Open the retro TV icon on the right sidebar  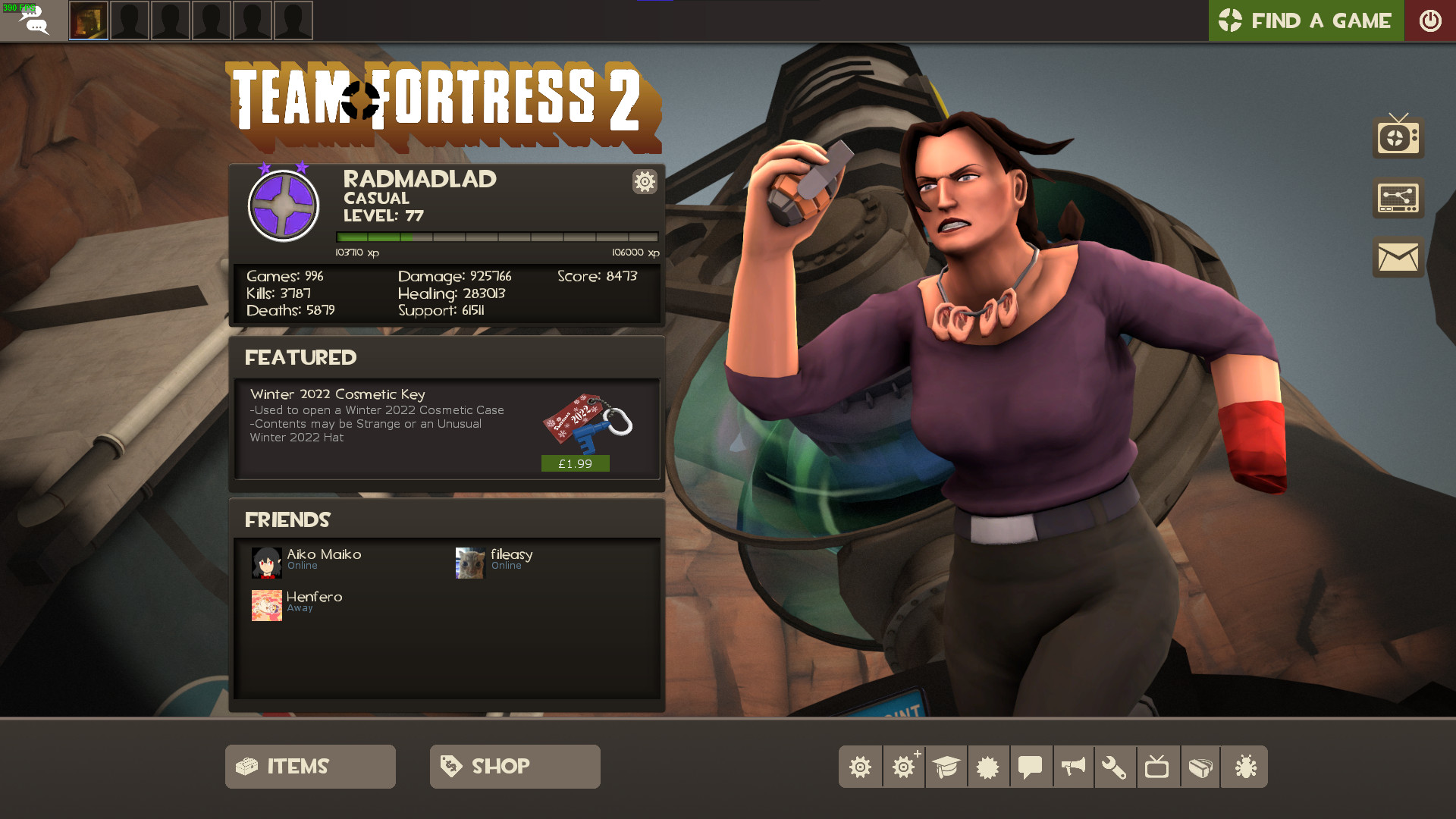1397,137
